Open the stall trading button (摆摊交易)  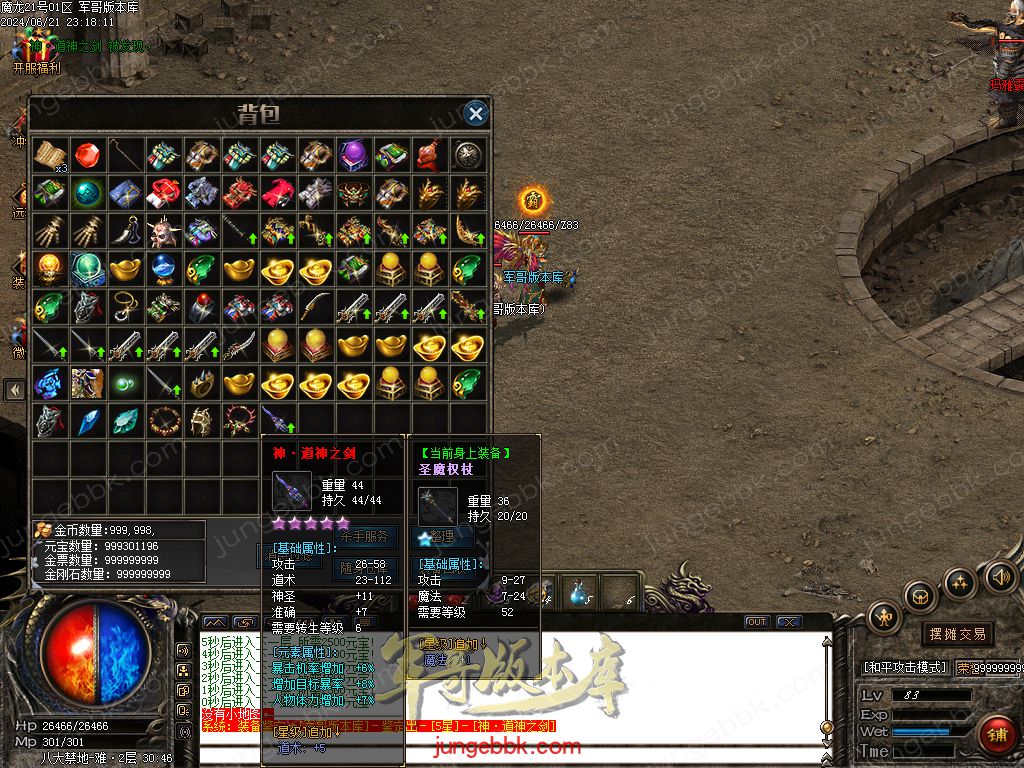[x=957, y=634]
